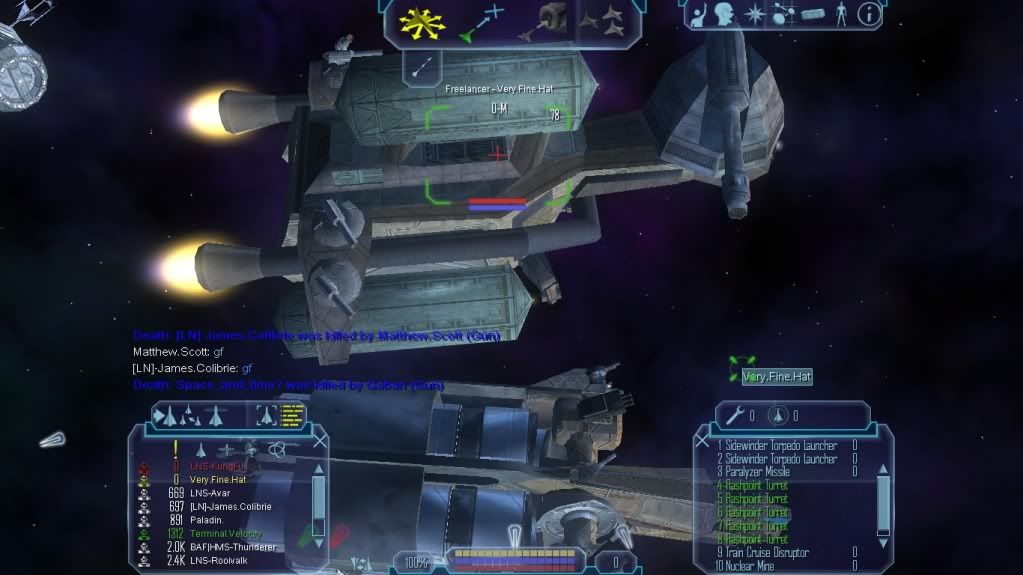1023x575 pixels.
Task: Show the reputation head icon
Action: (x=723, y=14)
